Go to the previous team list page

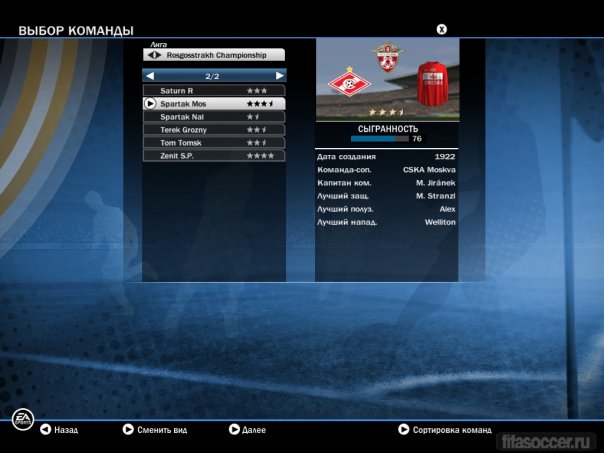coord(150,76)
